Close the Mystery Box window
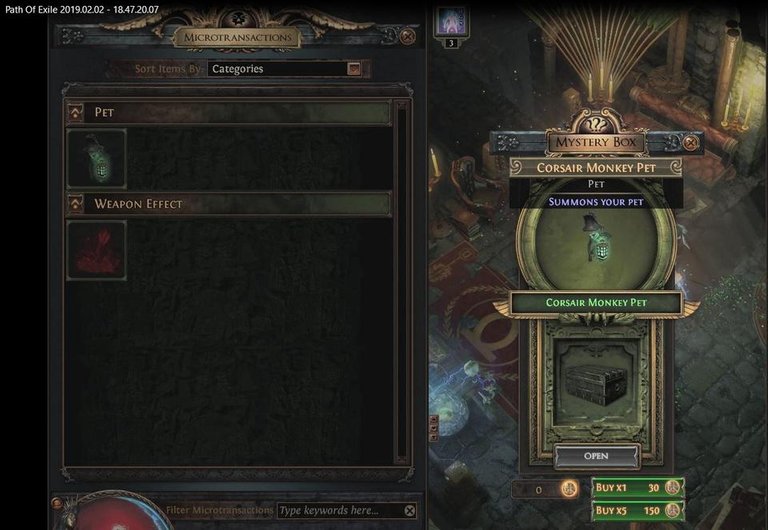 pyautogui.click(x=690, y=143)
